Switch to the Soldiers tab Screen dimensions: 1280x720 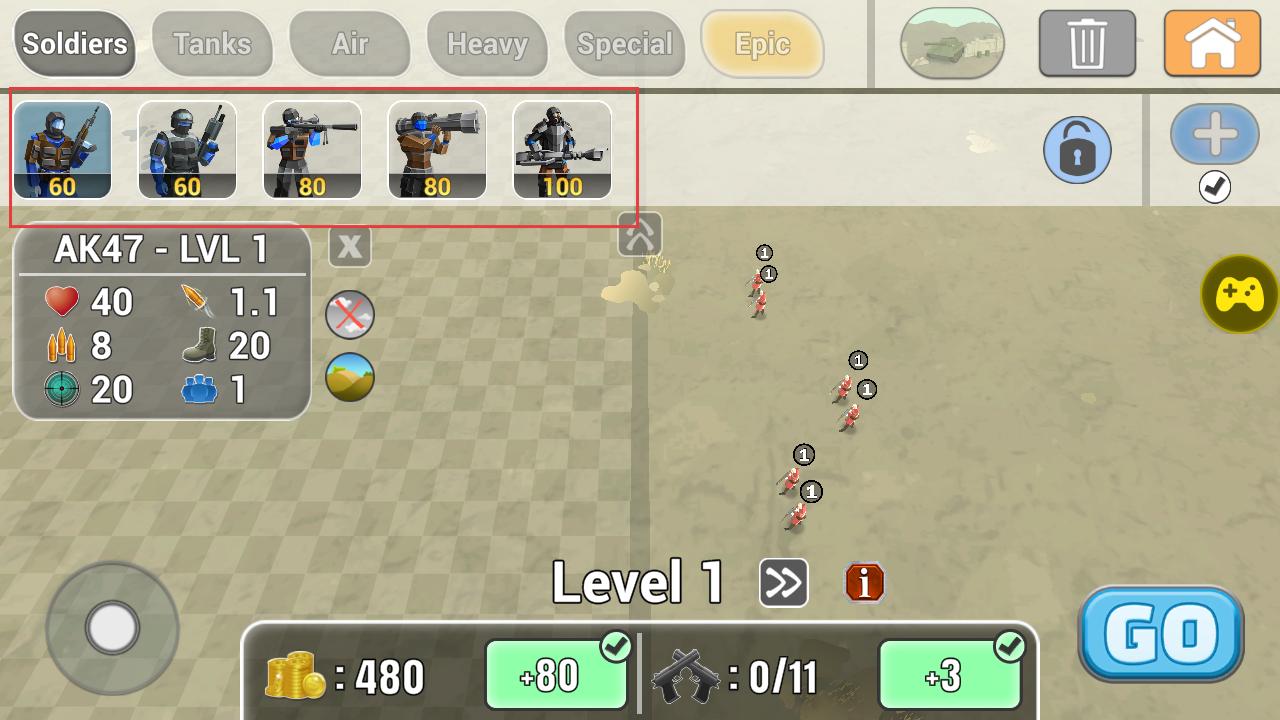(x=75, y=44)
